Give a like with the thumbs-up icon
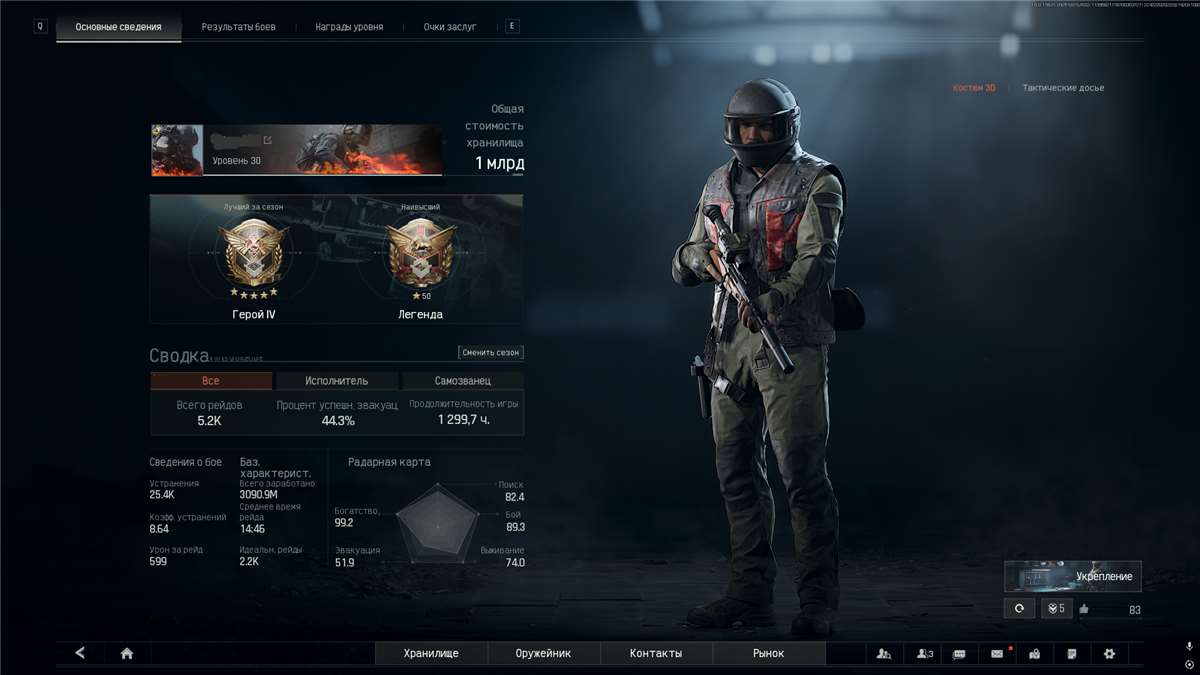This screenshot has height=675, width=1200. click(1084, 609)
